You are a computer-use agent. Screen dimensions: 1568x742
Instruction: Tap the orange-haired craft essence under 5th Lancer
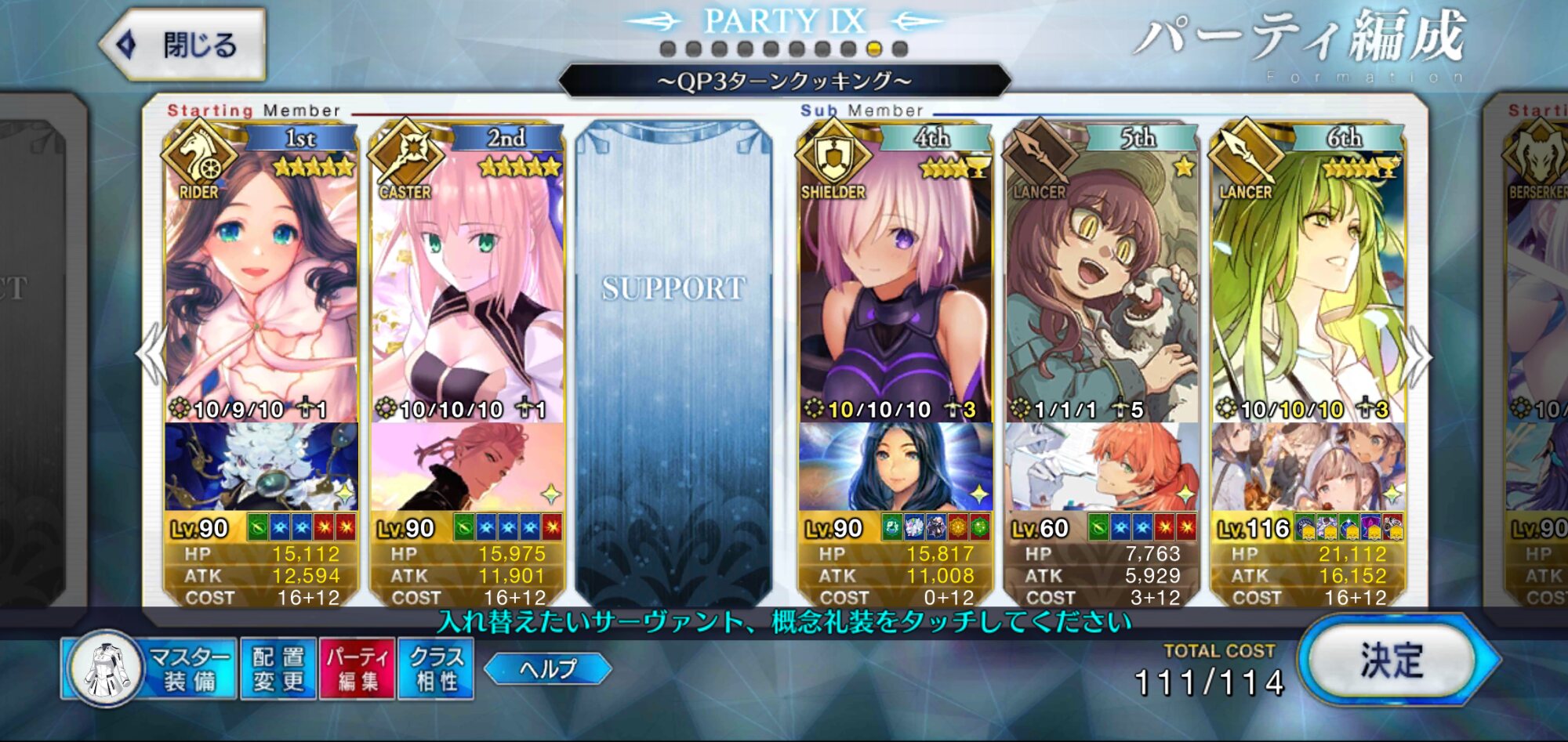(1102, 467)
